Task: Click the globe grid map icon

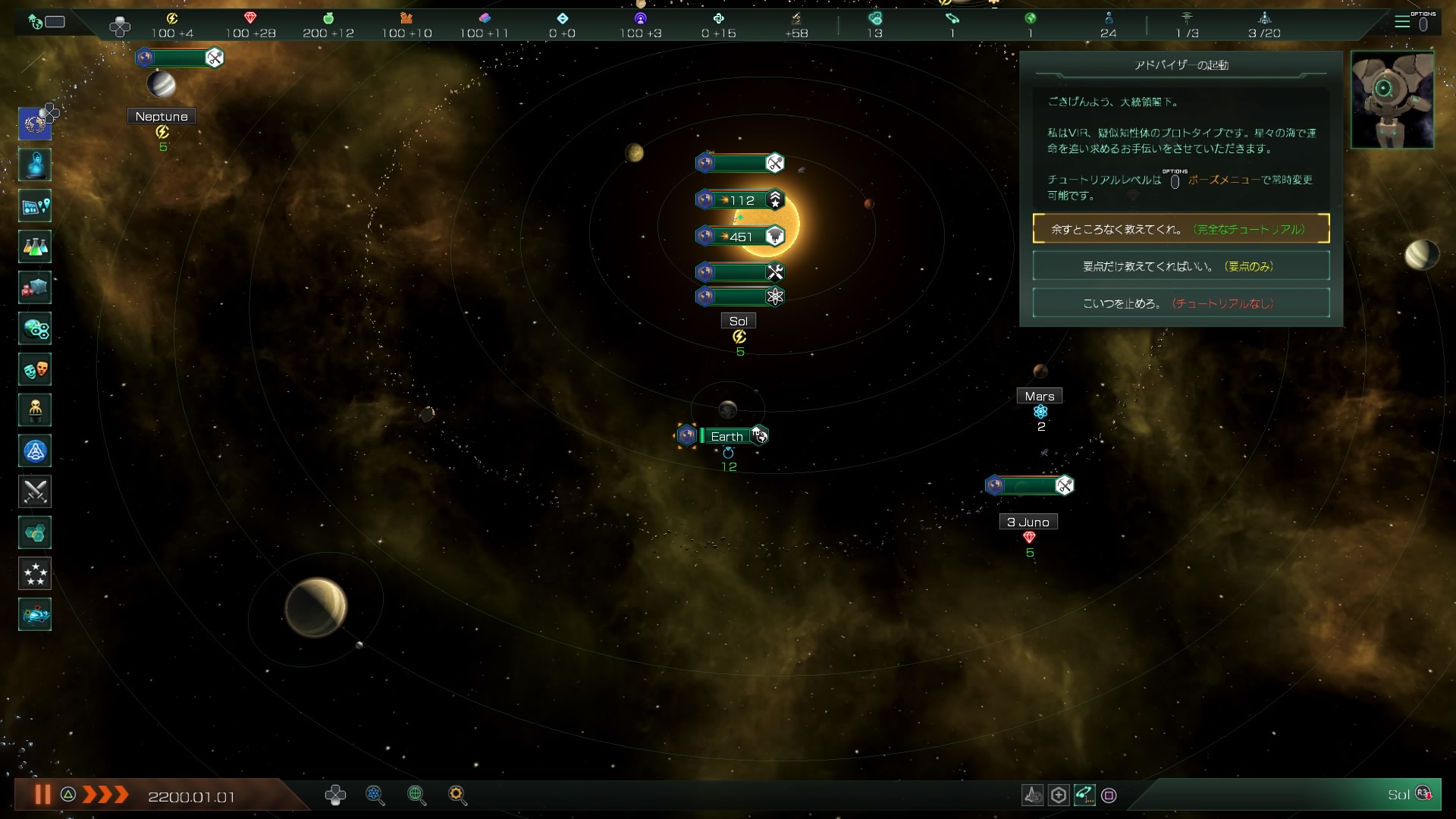Action: [x=416, y=795]
